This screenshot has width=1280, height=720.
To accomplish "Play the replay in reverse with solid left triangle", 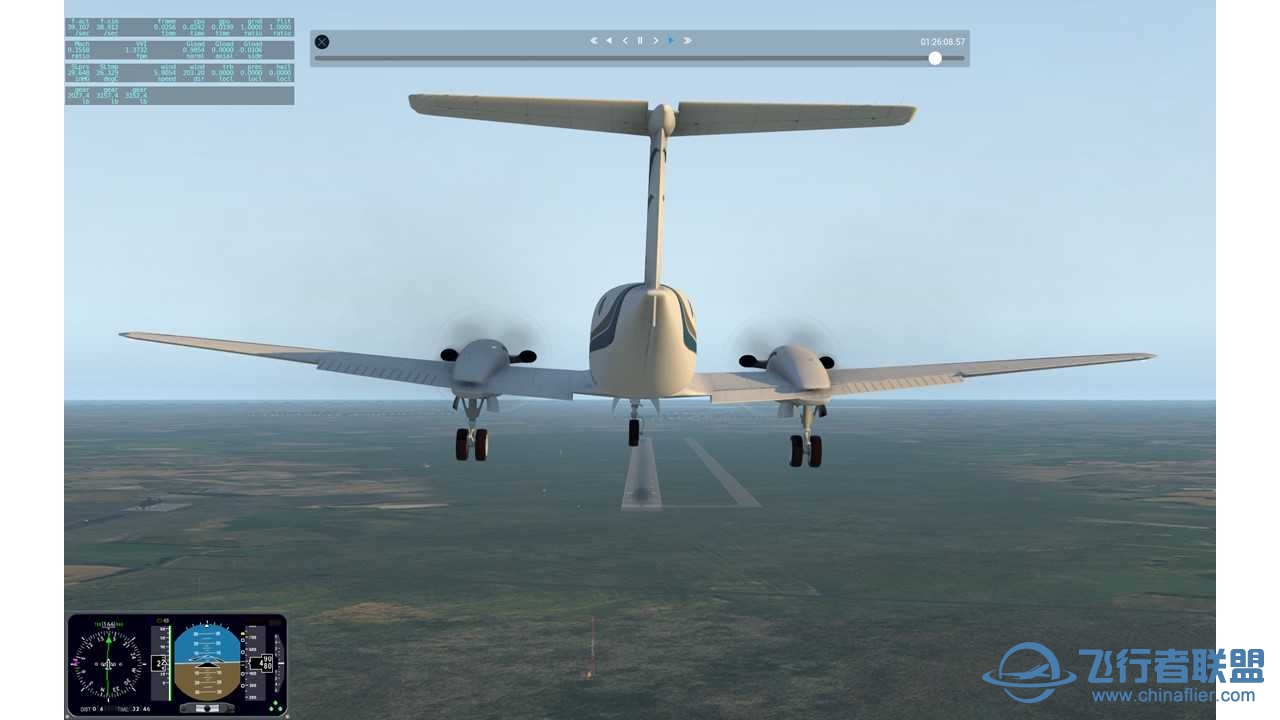I will (609, 41).
